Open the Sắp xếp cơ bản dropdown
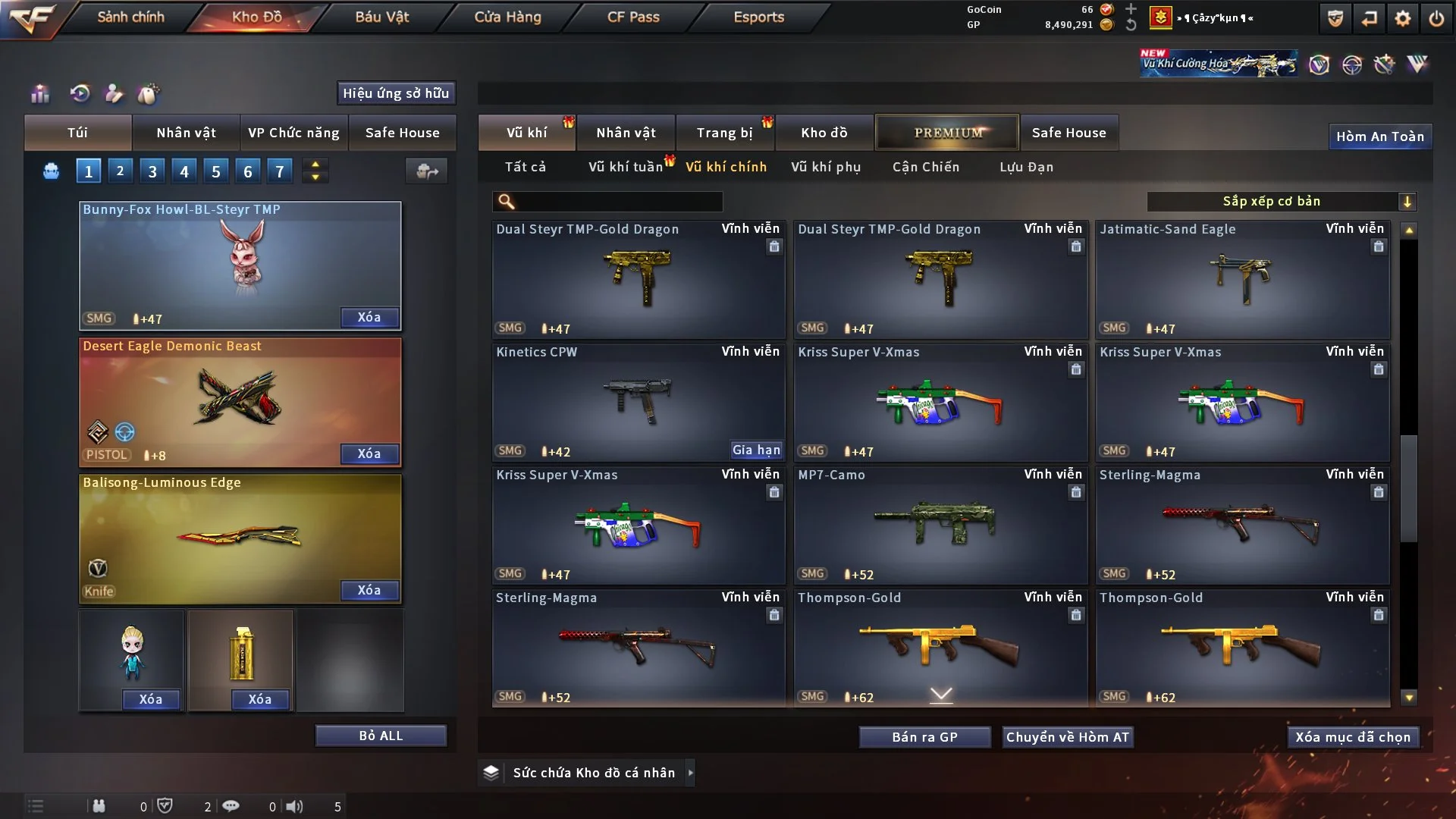The image size is (1456, 819). tap(1280, 202)
